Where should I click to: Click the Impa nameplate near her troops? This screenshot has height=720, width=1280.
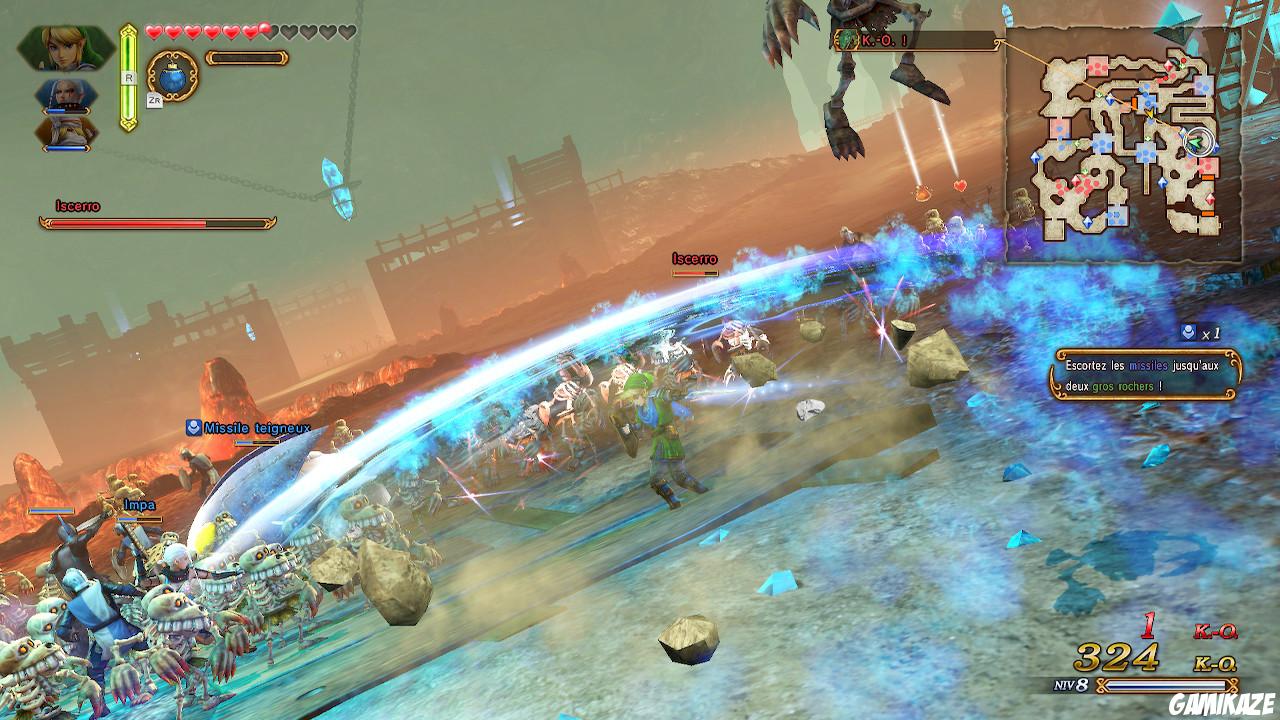click(140, 505)
